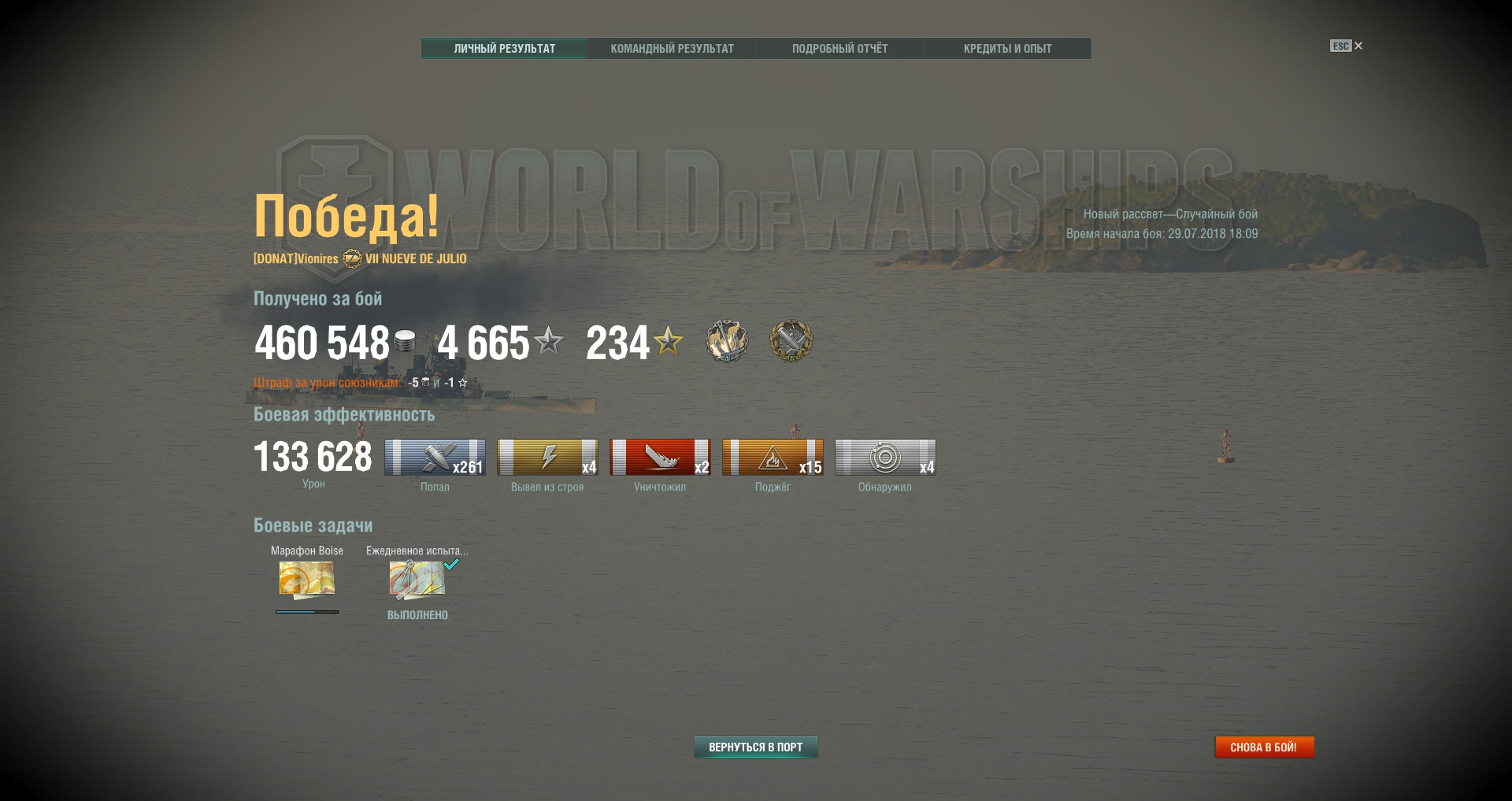Viewport: 1512px width, 801px height.
Task: Show the Кредиты и опыт tab
Action: (x=1007, y=49)
